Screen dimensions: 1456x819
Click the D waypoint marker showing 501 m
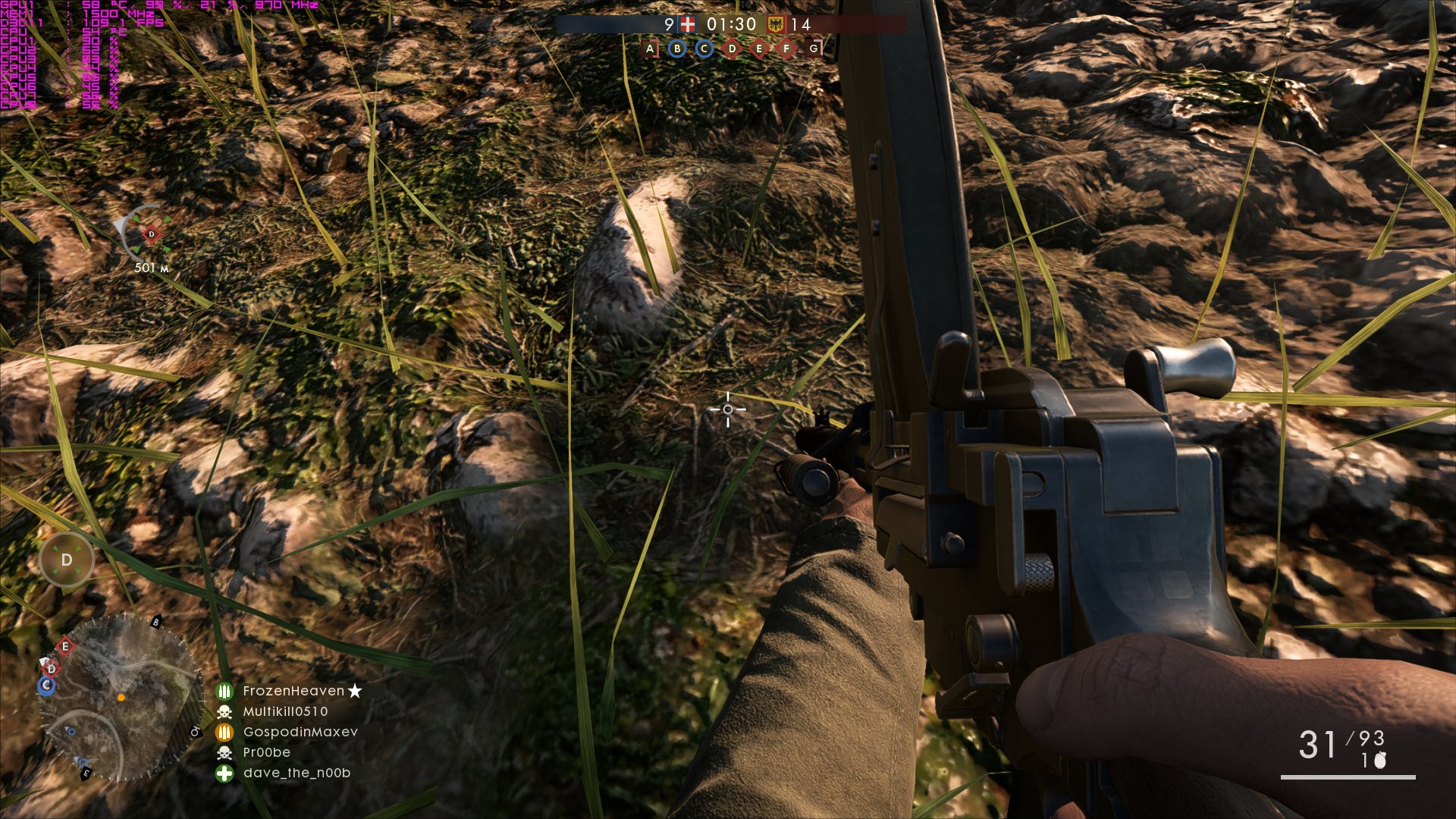point(151,234)
